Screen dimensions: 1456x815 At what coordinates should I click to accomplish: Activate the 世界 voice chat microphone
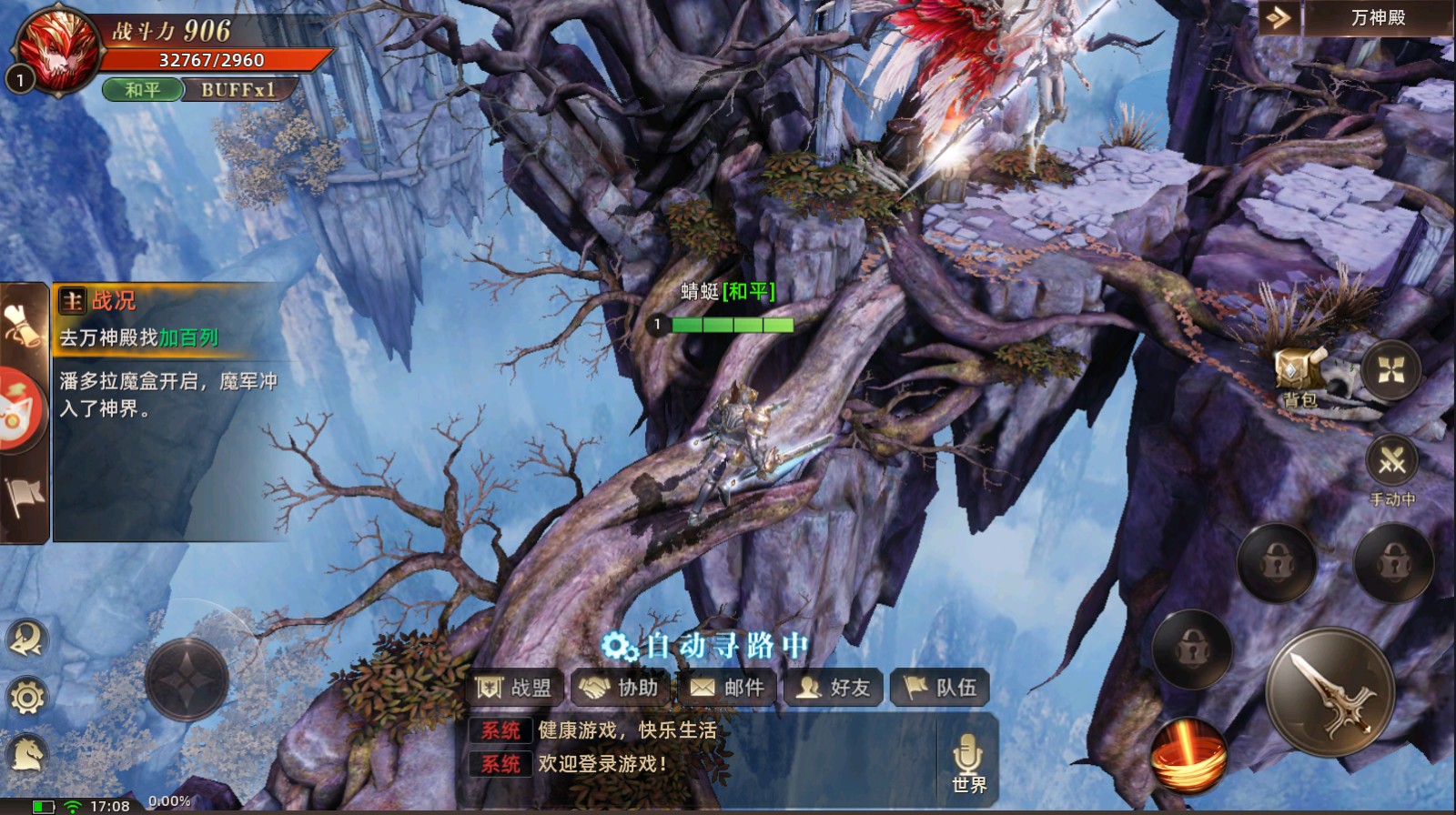[x=968, y=762]
